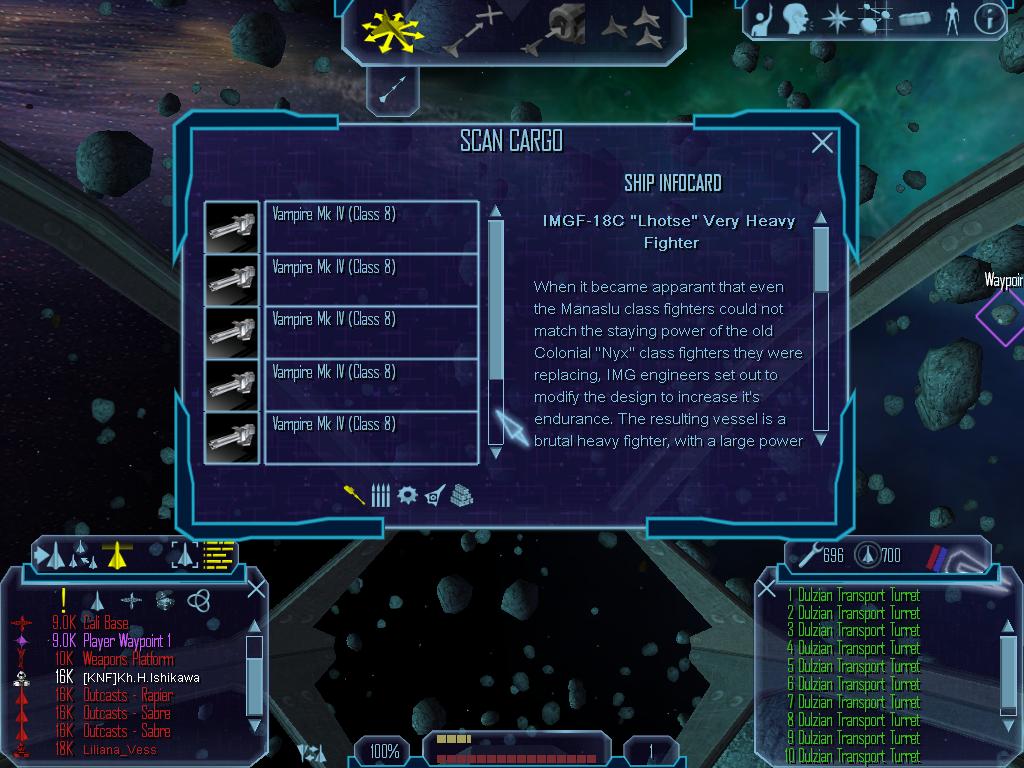
Task: Open the human figure character icon
Action: point(952,18)
